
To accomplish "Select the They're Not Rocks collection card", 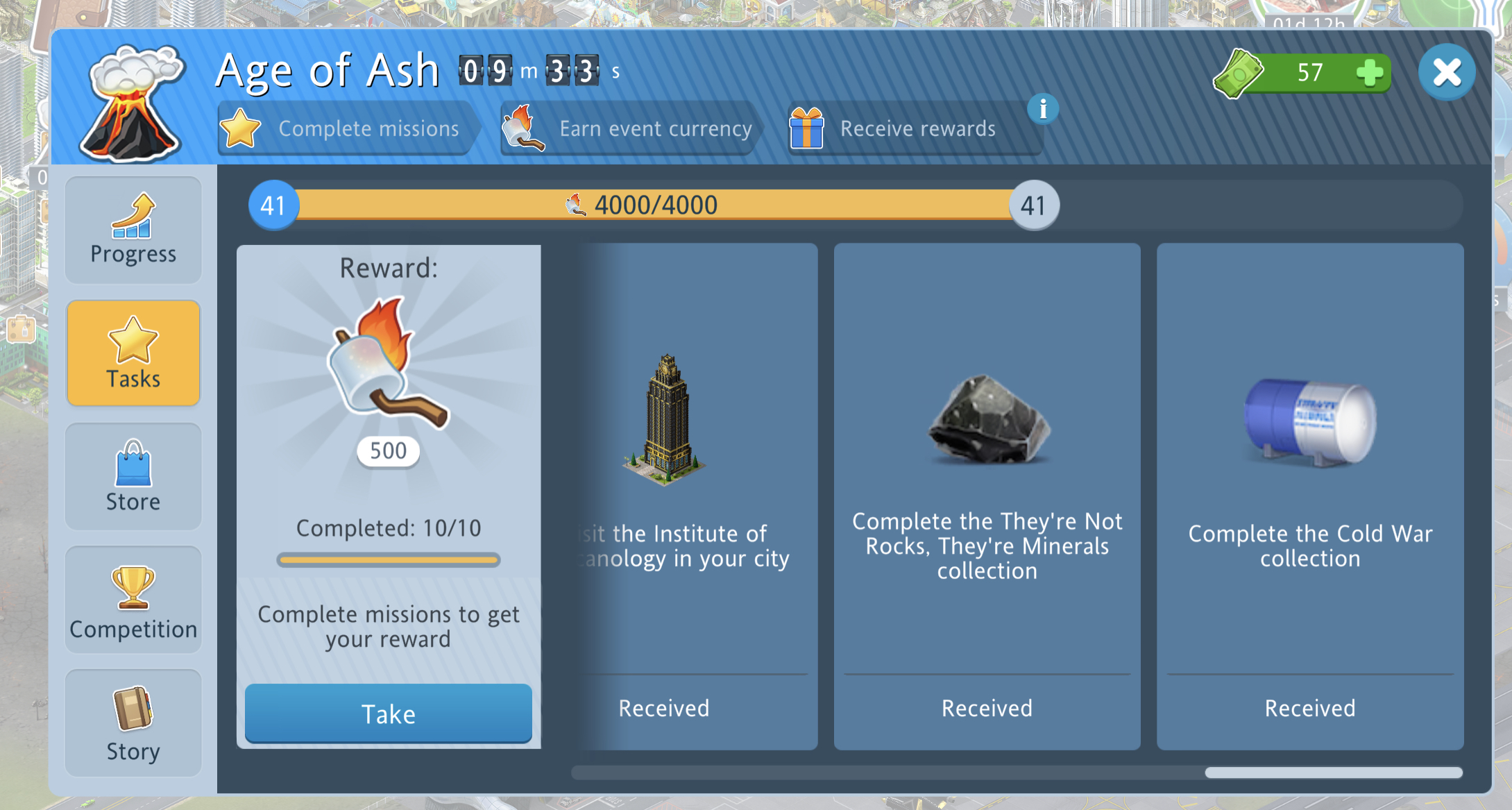I will pos(987,496).
